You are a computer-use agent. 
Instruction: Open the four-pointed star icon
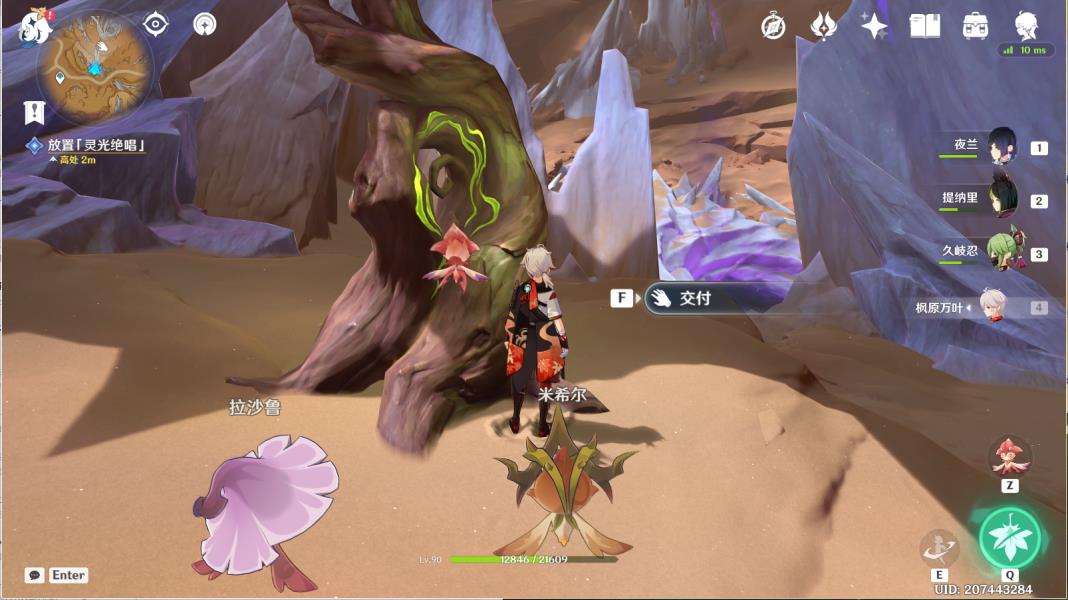pyautogui.click(x=874, y=27)
